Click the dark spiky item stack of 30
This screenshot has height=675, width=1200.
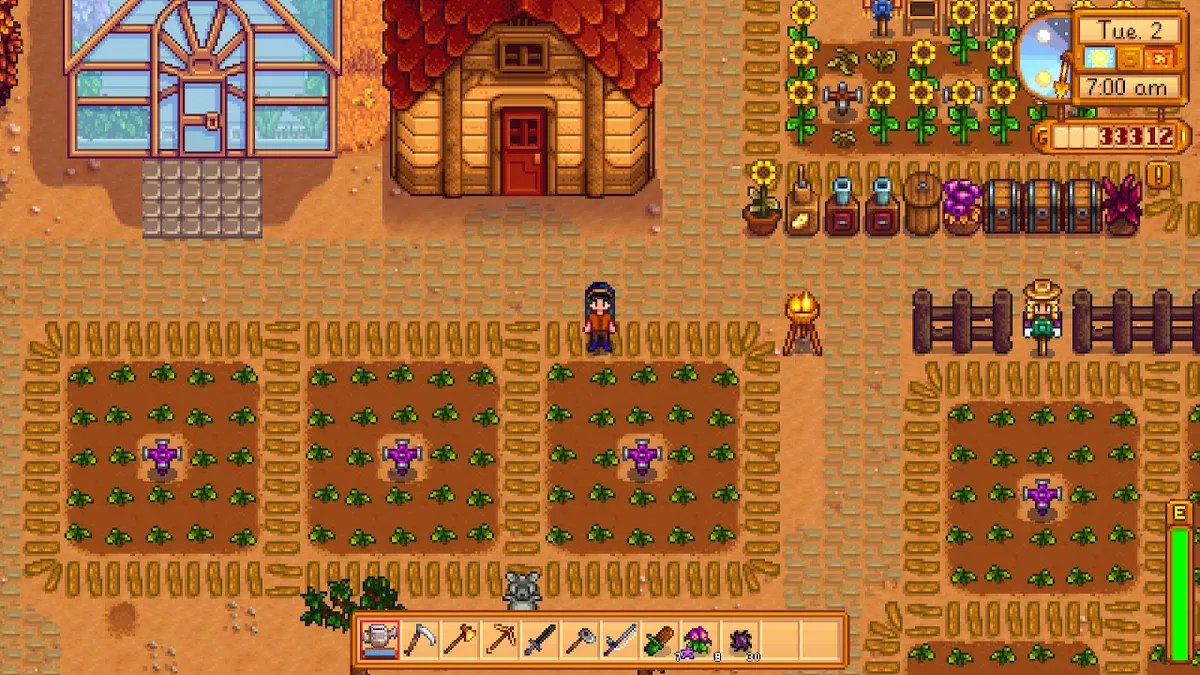(x=738, y=639)
